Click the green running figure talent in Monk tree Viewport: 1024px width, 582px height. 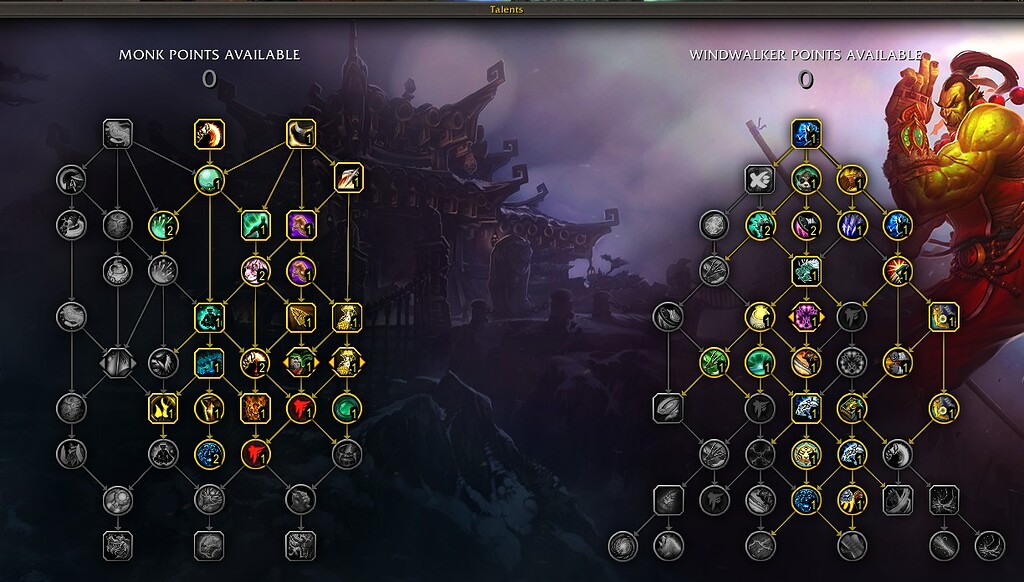pos(256,225)
